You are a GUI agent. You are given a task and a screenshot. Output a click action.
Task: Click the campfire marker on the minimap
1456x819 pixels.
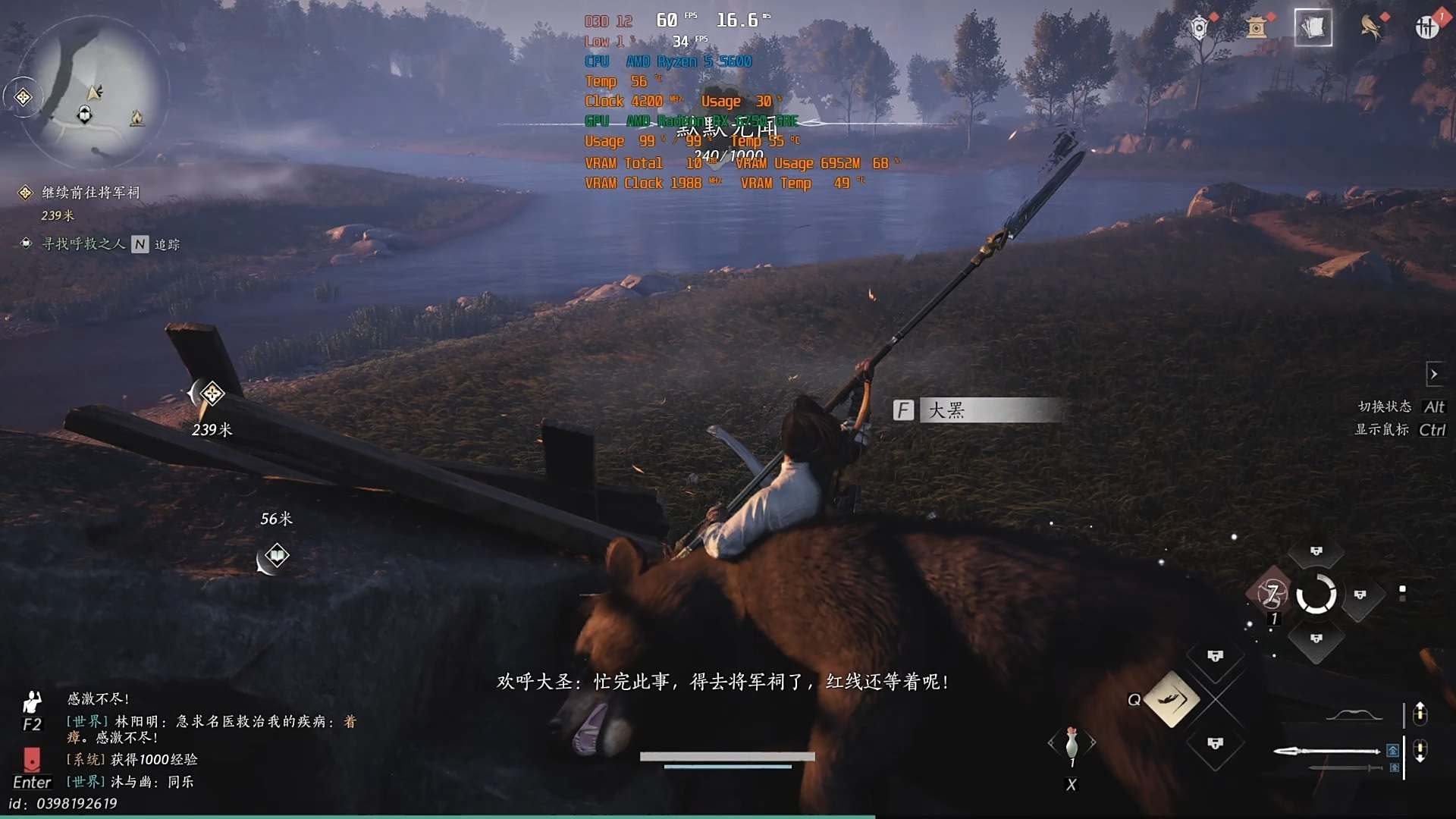point(136,118)
